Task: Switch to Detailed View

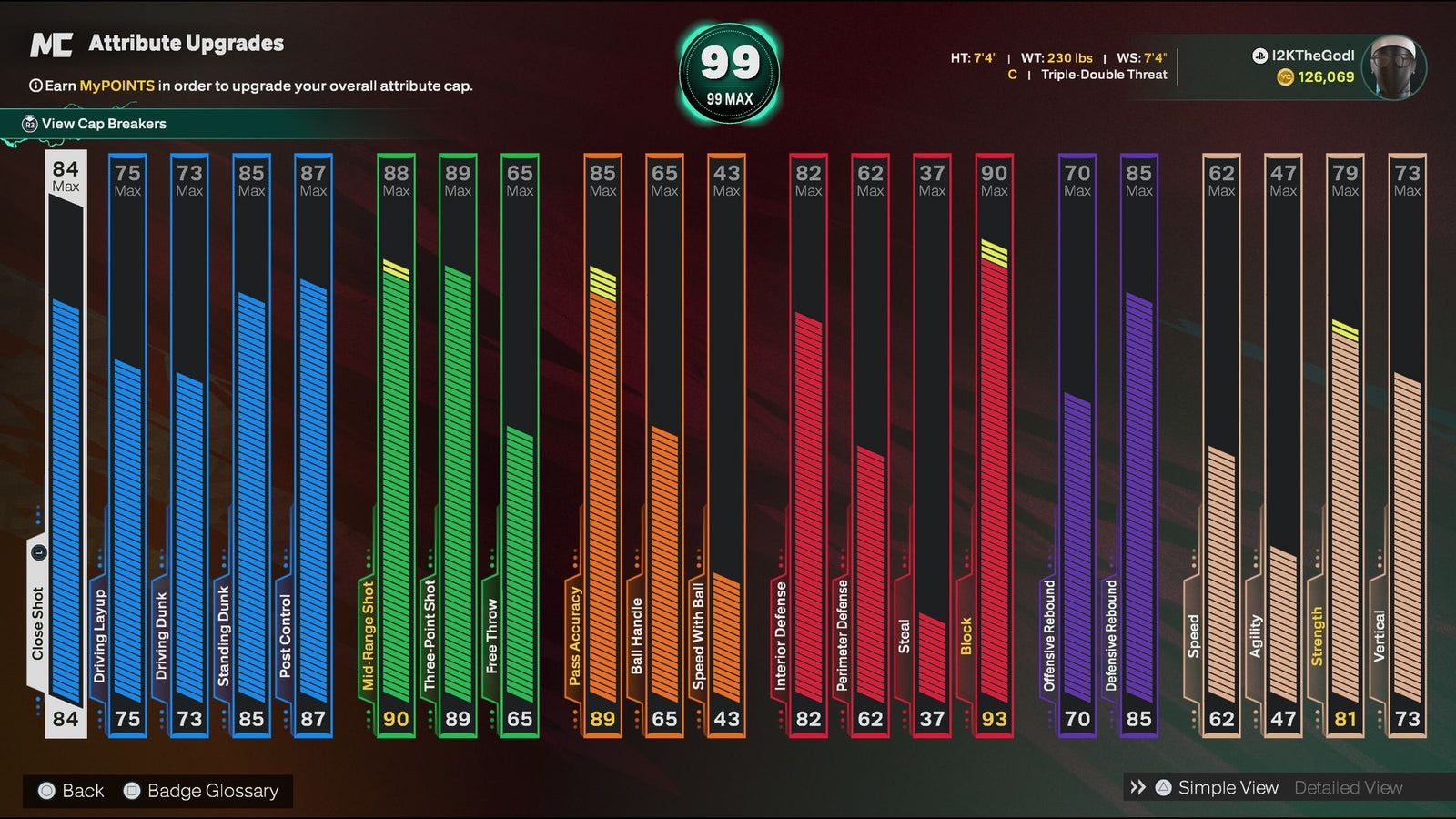Action: pos(1348,788)
